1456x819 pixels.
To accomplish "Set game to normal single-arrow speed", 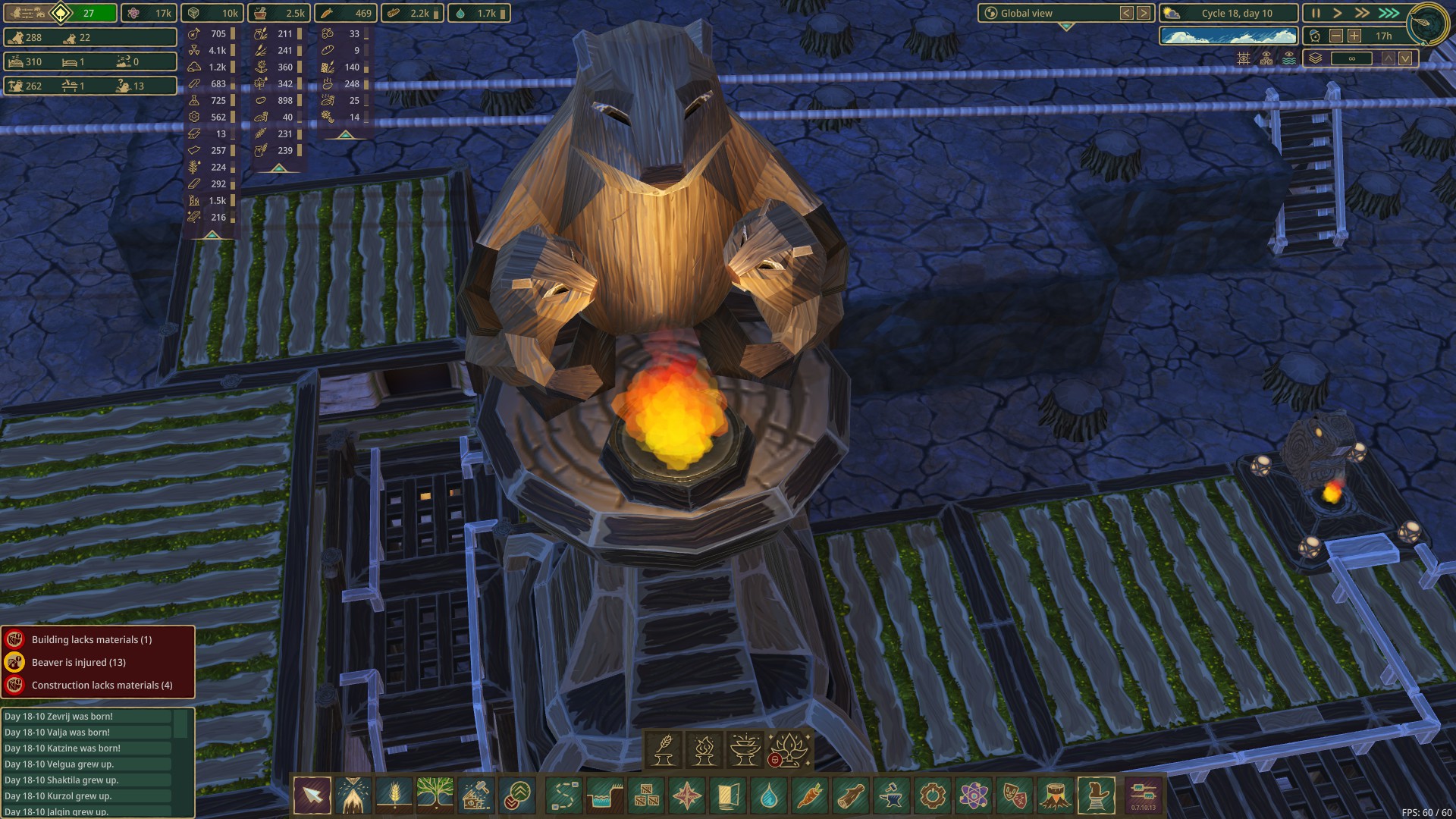I will (1338, 13).
